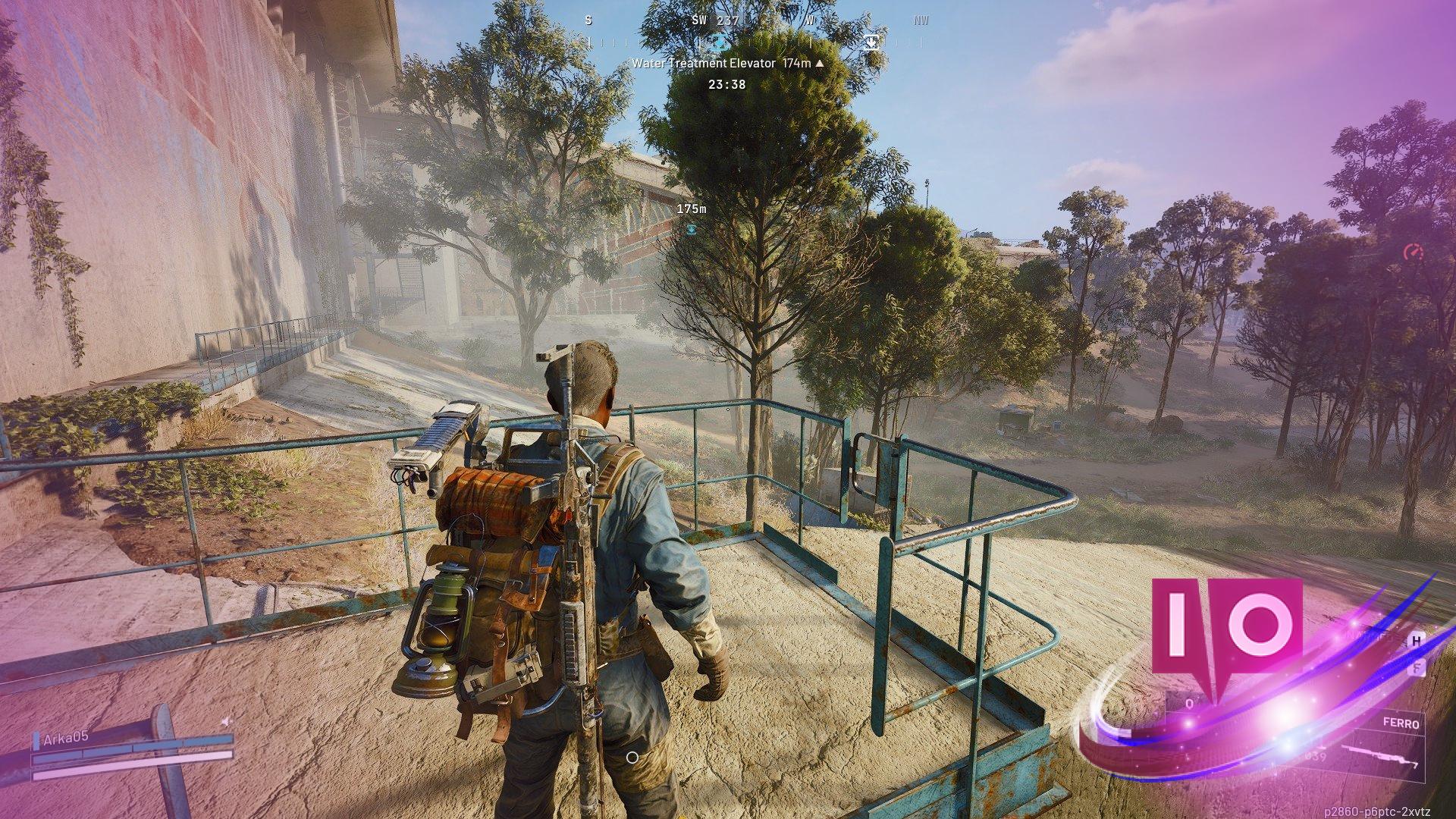Click the session code p2860-p6ptc-2xvtz

click(1378, 810)
